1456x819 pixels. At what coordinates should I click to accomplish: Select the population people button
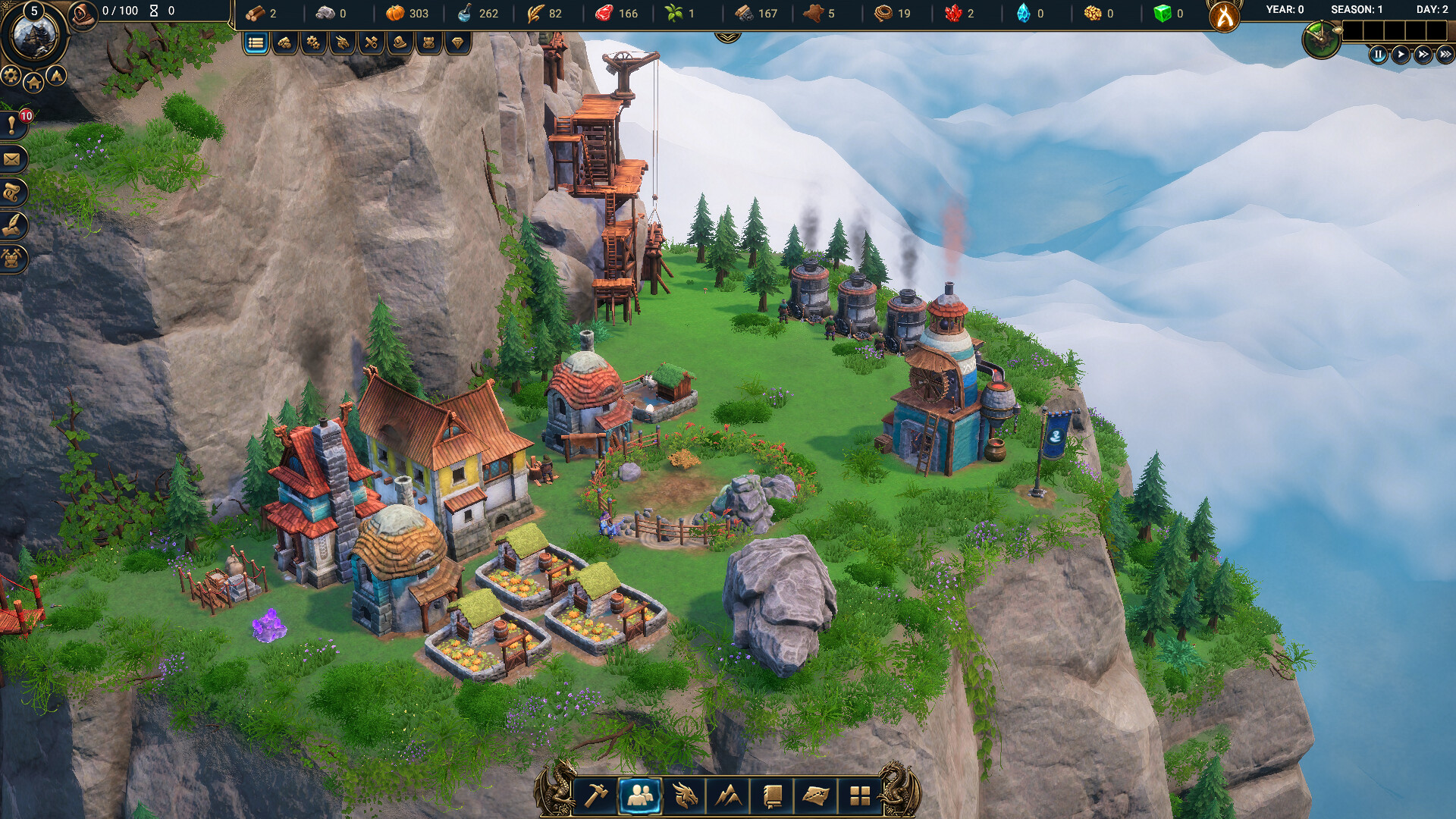[x=640, y=795]
